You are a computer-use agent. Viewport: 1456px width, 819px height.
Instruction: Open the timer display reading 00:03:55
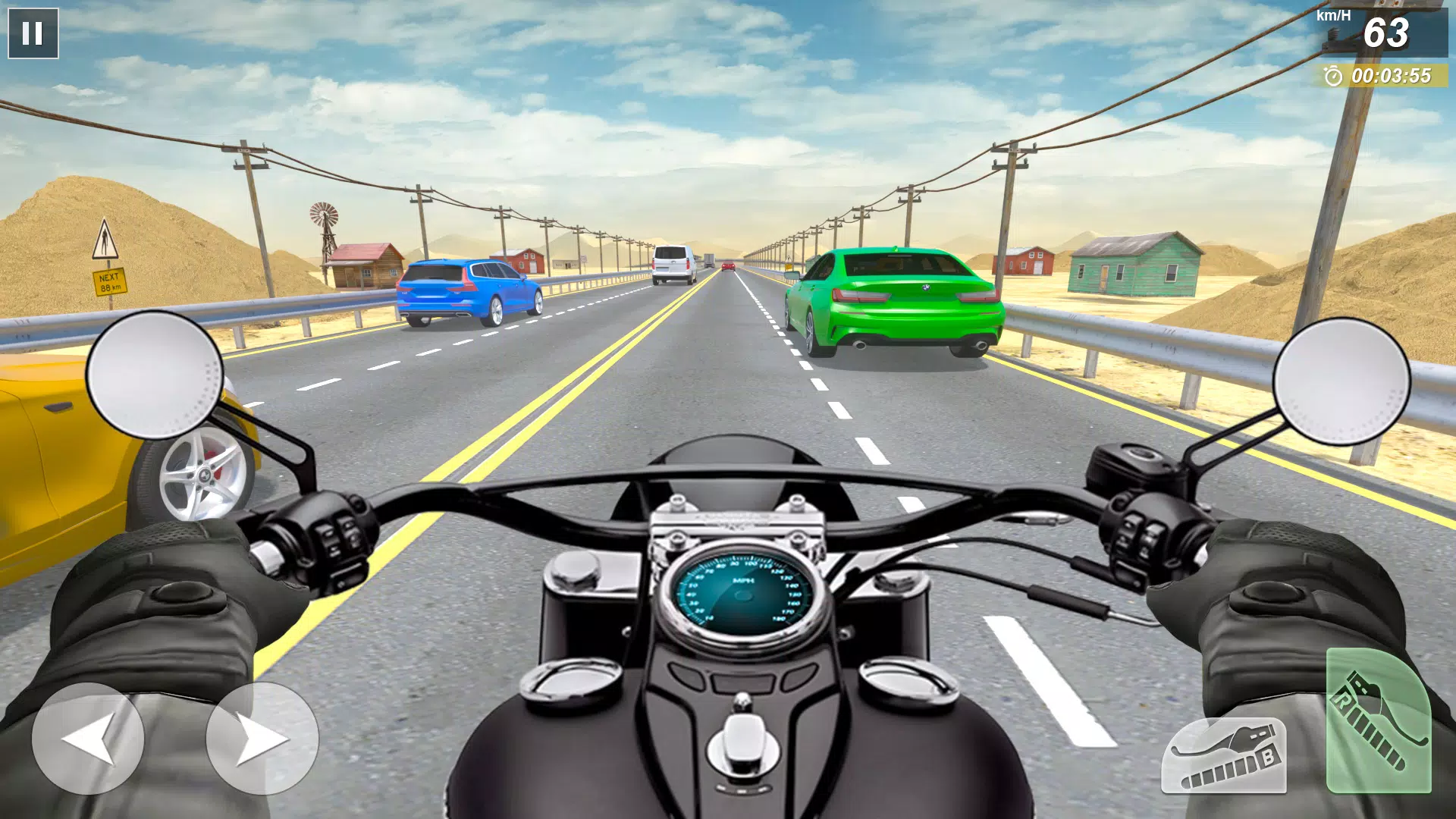(1392, 75)
